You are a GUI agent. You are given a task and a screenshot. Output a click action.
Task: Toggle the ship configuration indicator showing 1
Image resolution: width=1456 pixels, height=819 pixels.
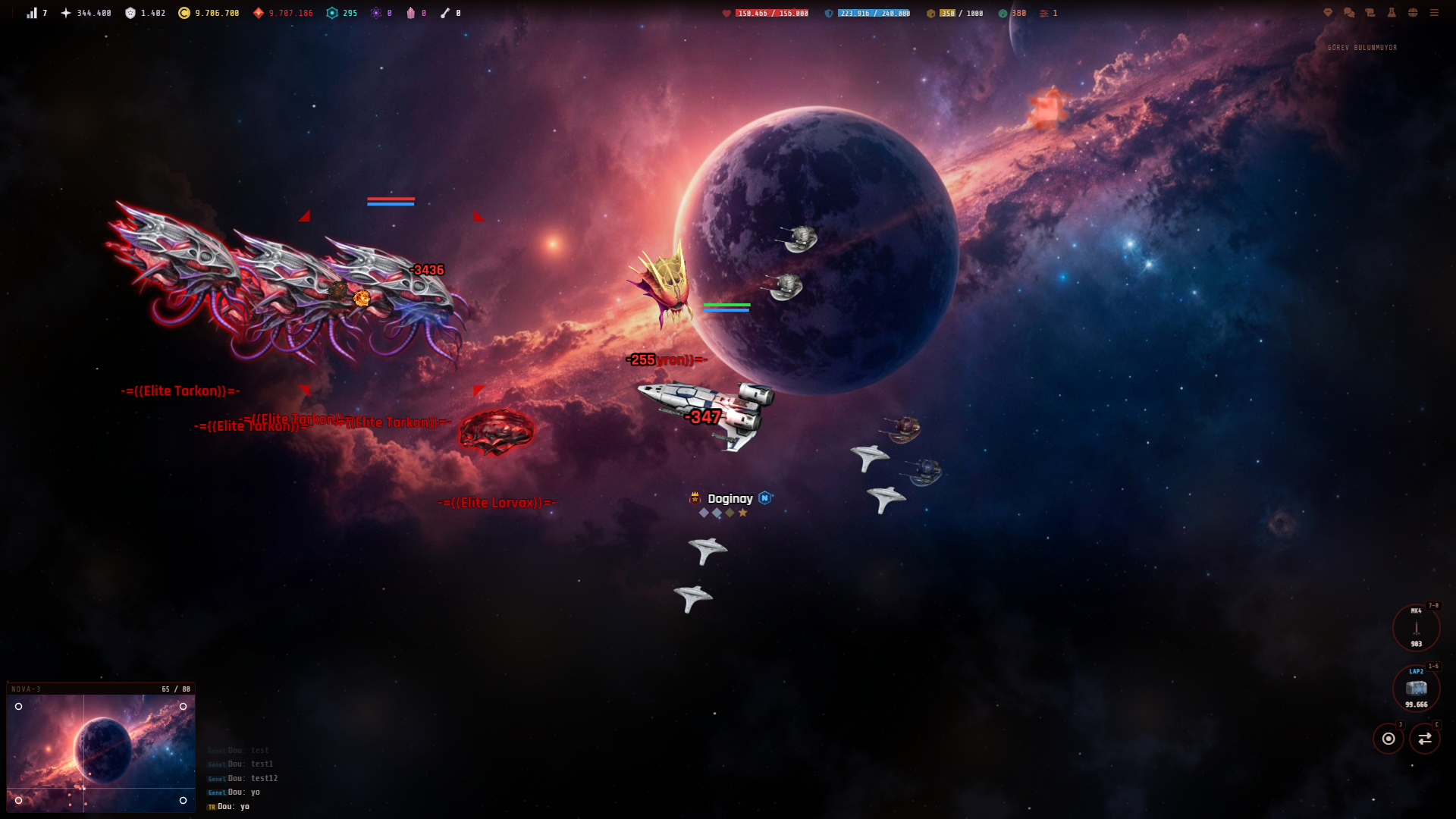[1046, 13]
